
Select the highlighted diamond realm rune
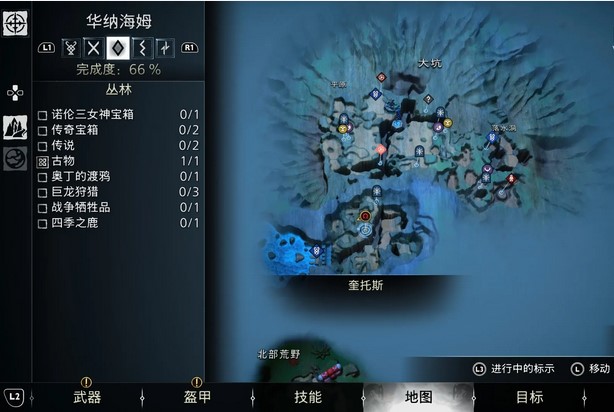[x=117, y=47]
